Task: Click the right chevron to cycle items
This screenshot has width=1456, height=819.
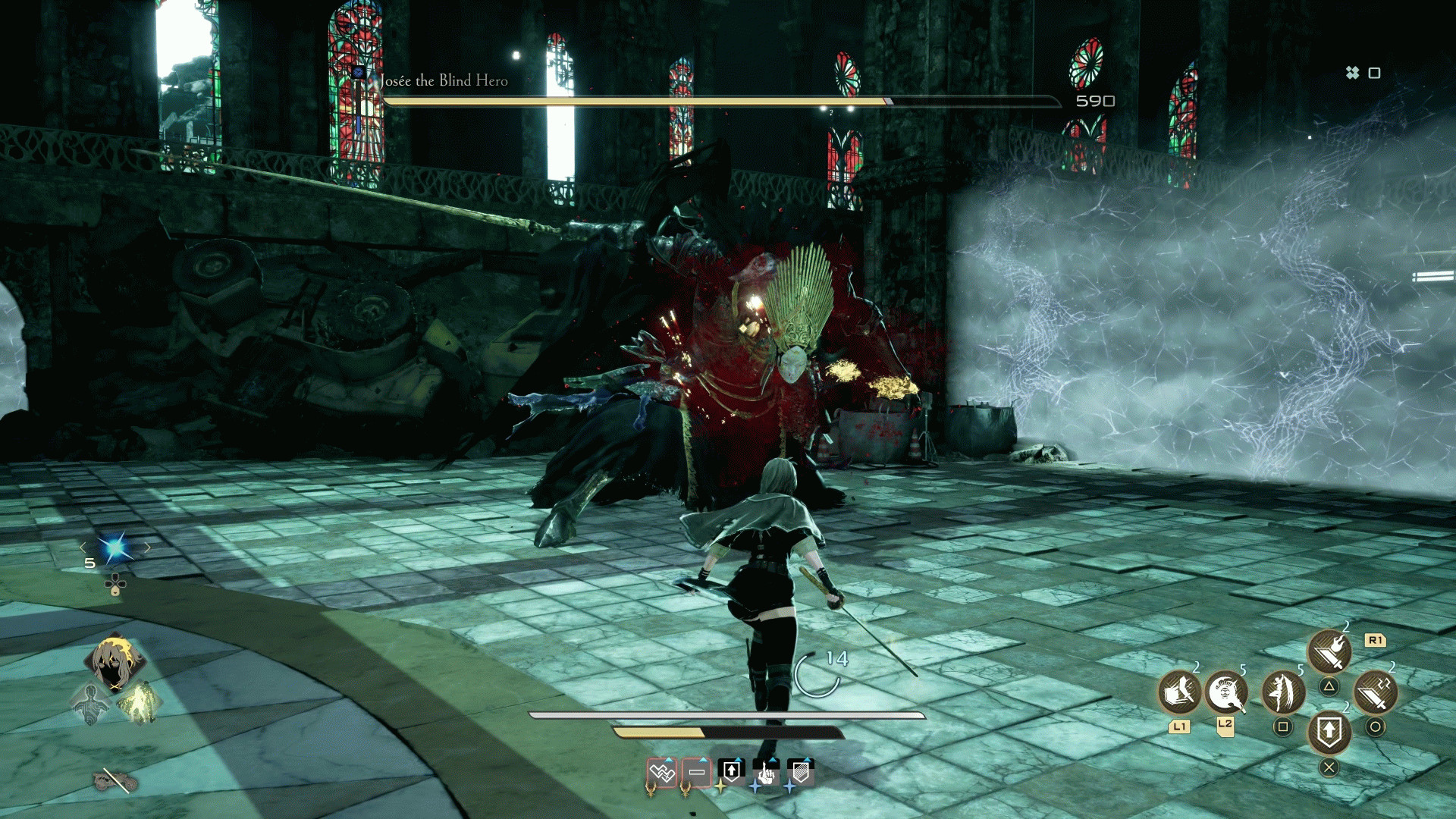Action: 149,548
